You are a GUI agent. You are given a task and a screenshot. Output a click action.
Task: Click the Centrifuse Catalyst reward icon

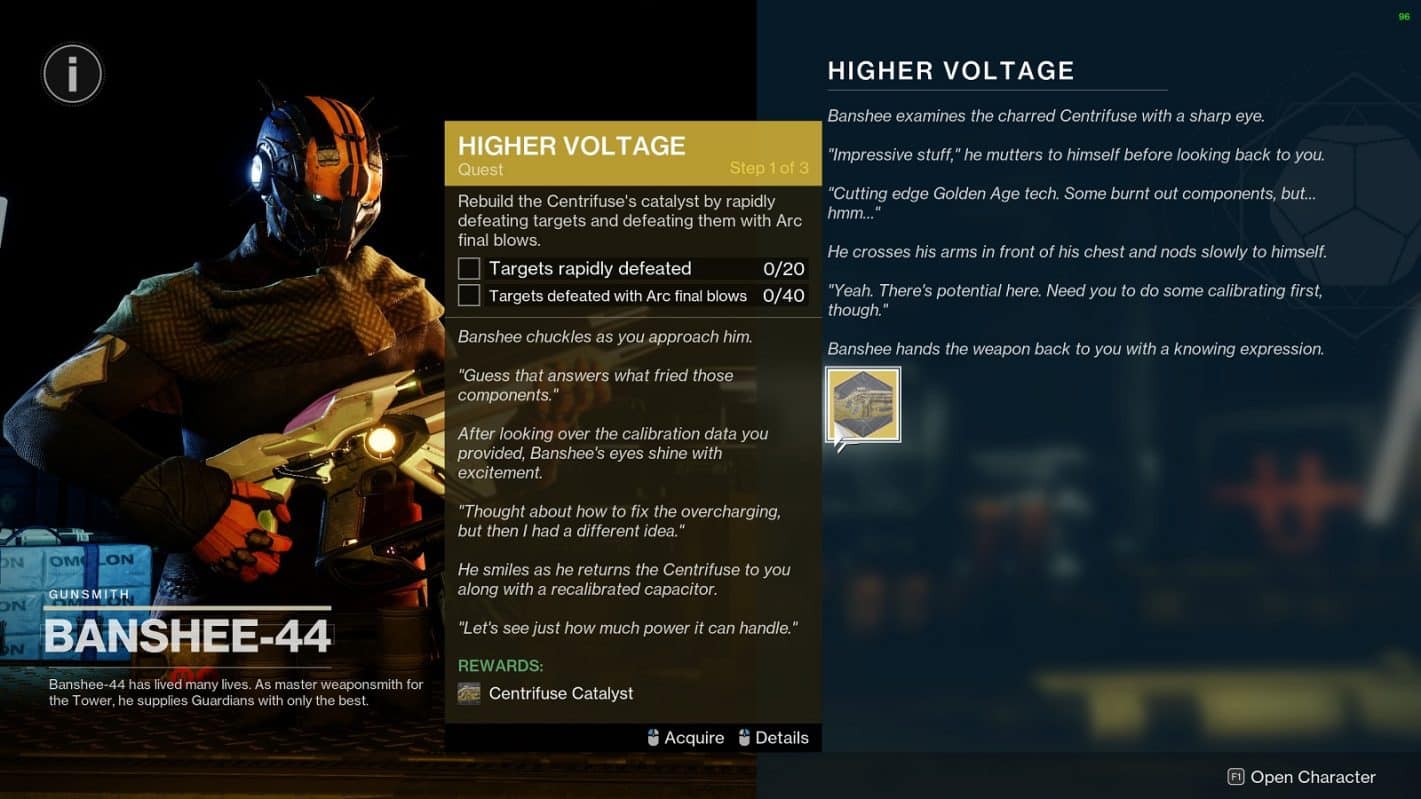(469, 693)
